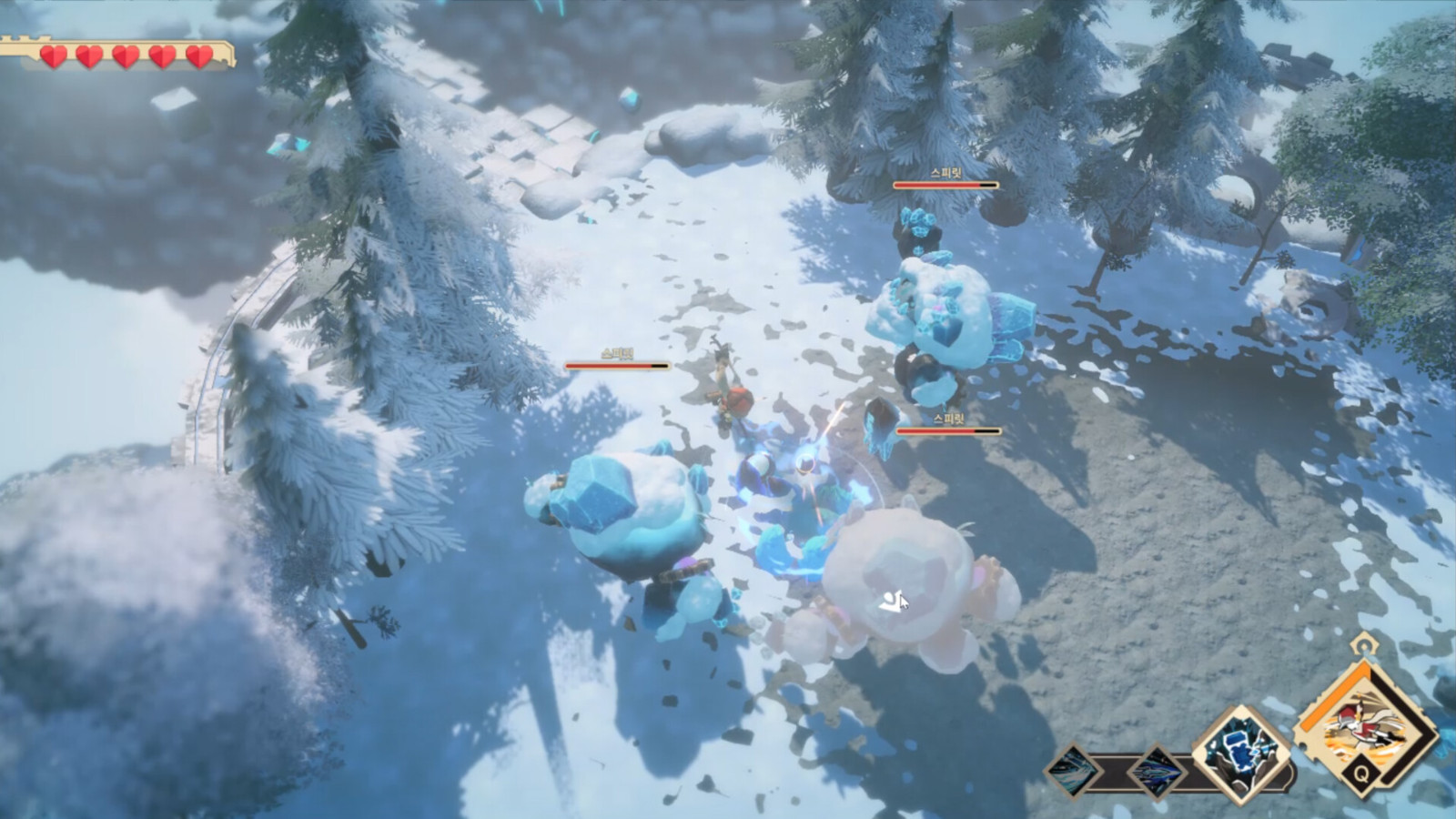This screenshot has height=819, width=1456.
Task: Click middle 스피릿 health bar
Action: tap(619, 365)
